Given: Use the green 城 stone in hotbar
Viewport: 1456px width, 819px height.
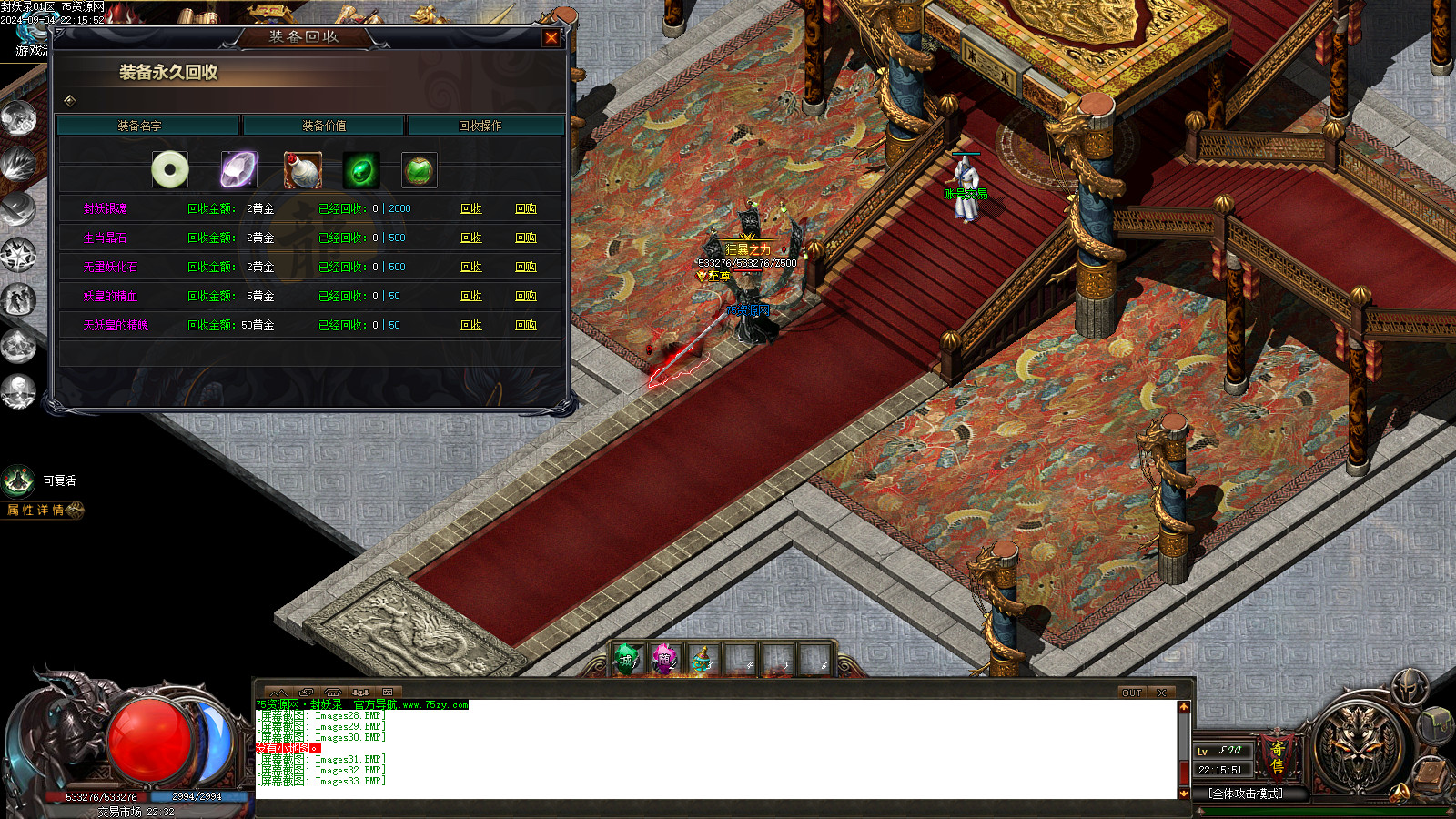Looking at the screenshot, I should (x=626, y=660).
